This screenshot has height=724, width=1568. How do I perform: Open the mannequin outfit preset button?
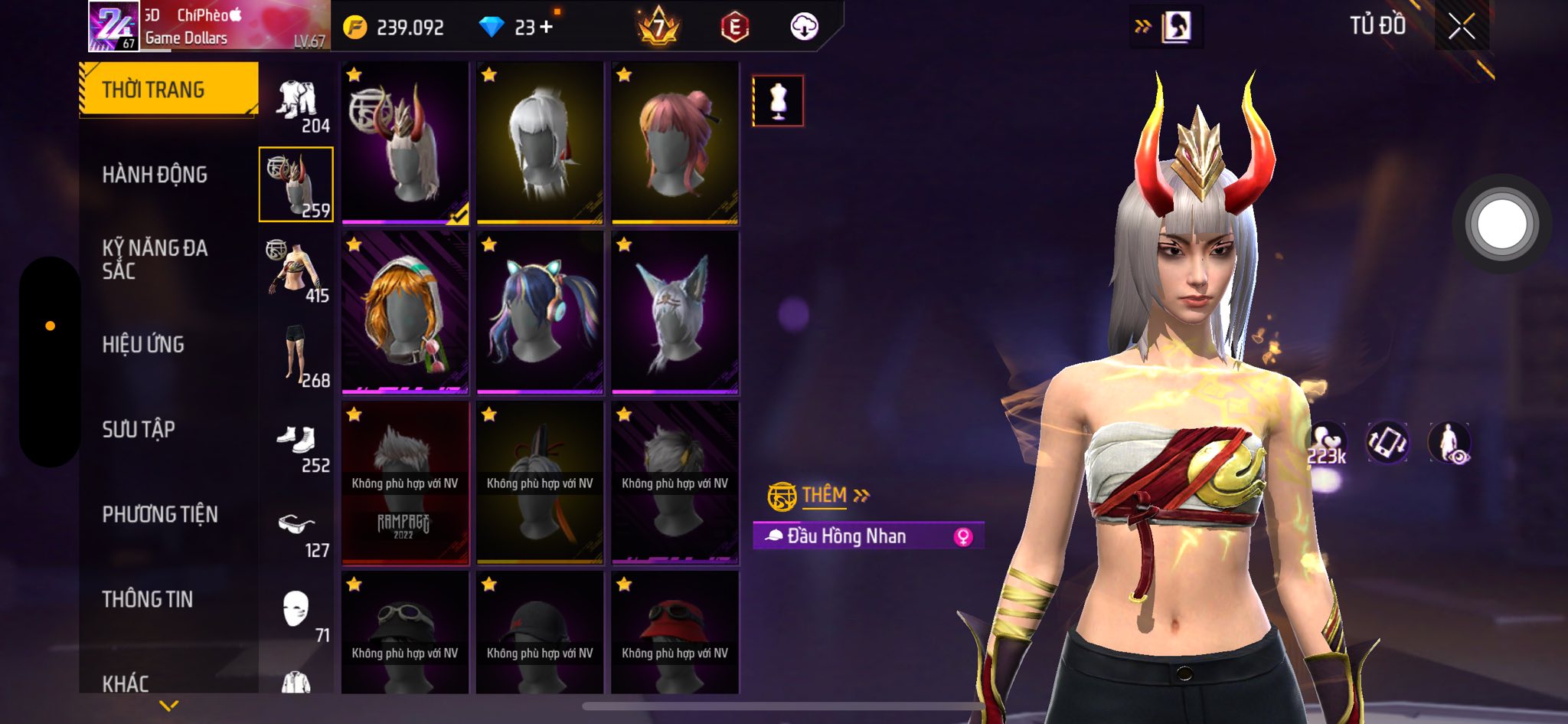(x=778, y=100)
